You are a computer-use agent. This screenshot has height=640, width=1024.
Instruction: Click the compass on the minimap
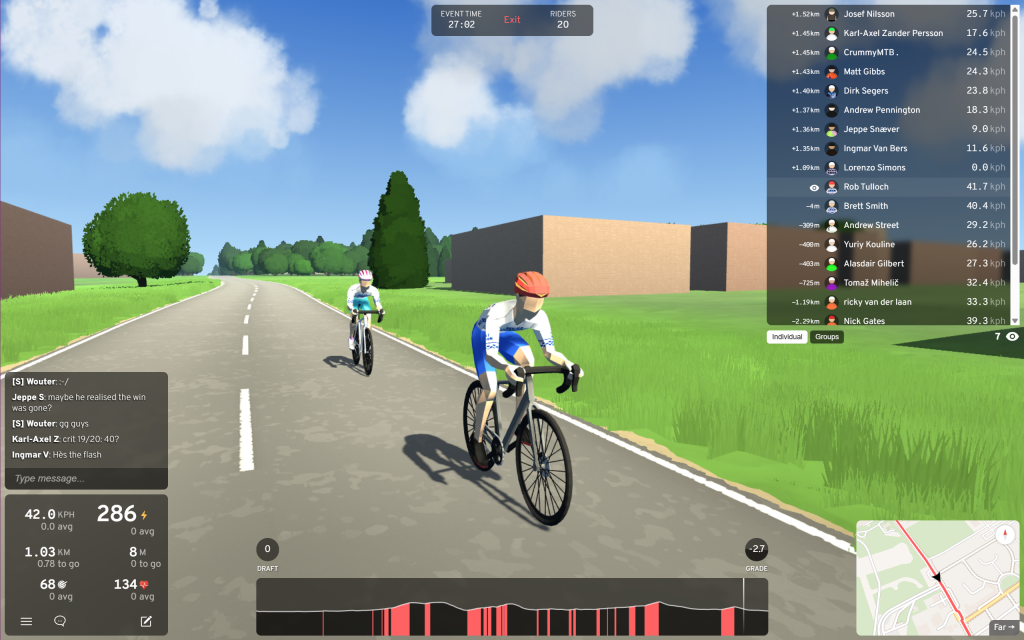1003,534
